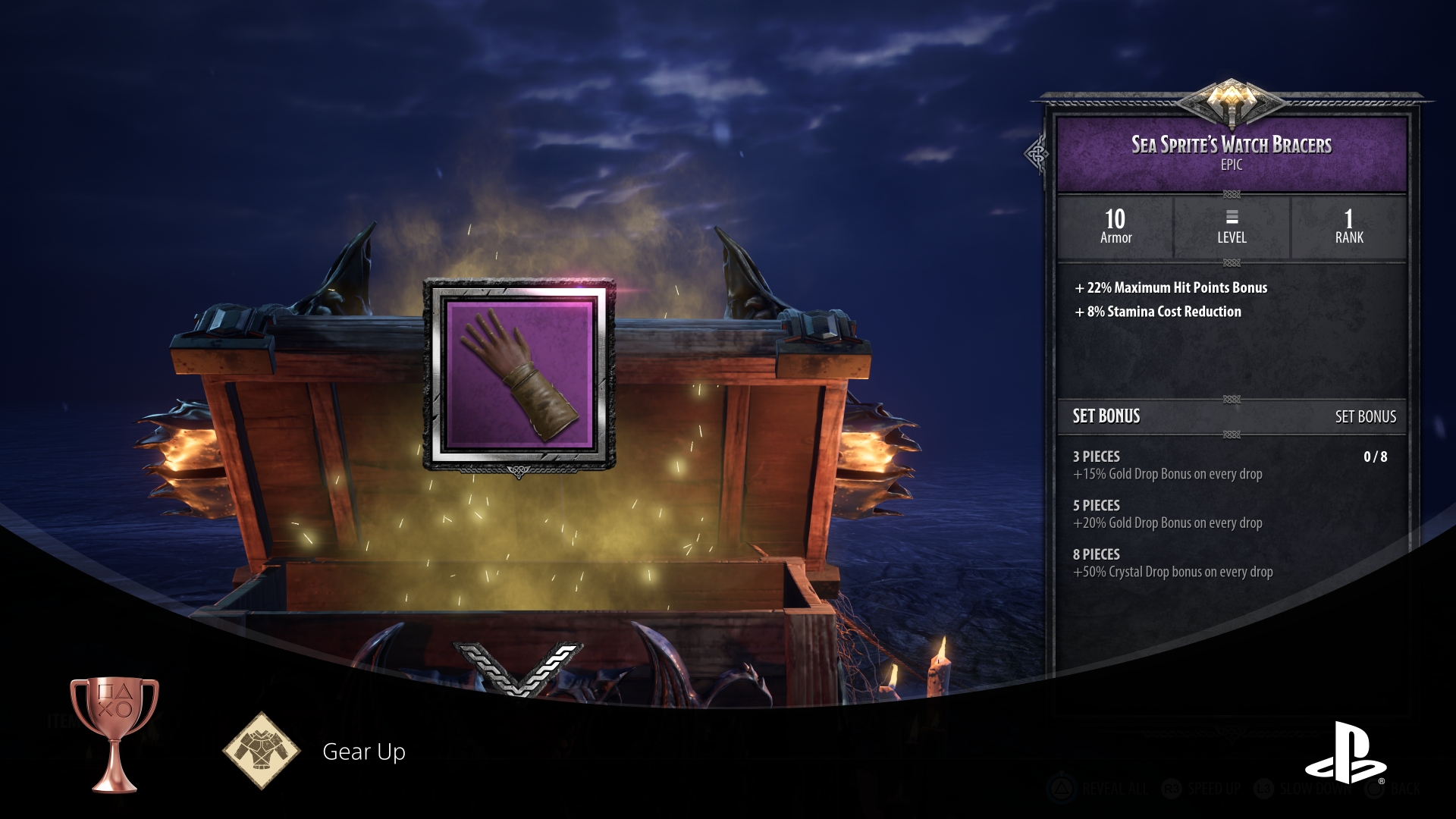Select the Sea Sprite's Watch Bracers item tile
1456x819 pixels.
click(519, 375)
